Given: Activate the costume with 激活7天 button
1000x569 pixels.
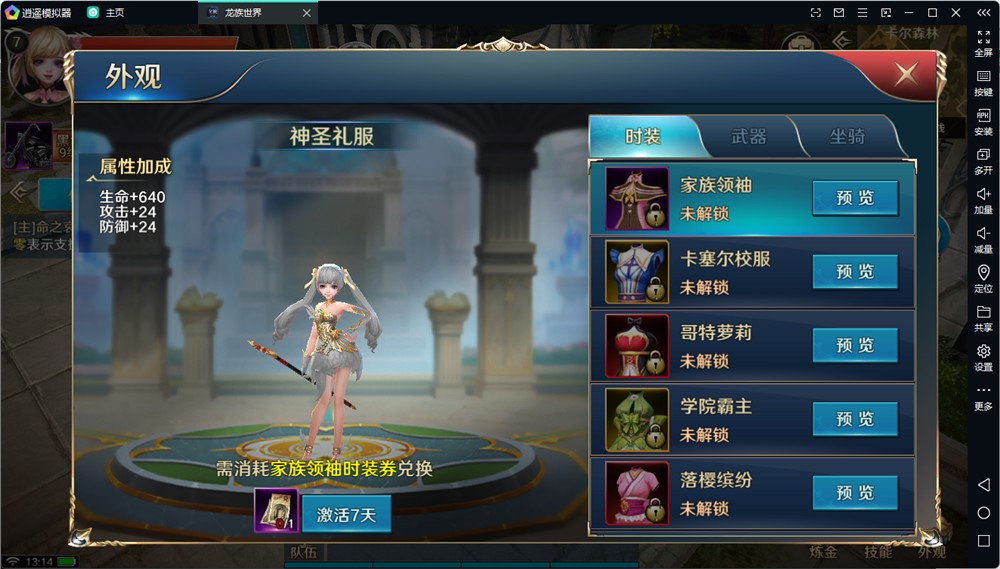Looking at the screenshot, I should (x=346, y=514).
